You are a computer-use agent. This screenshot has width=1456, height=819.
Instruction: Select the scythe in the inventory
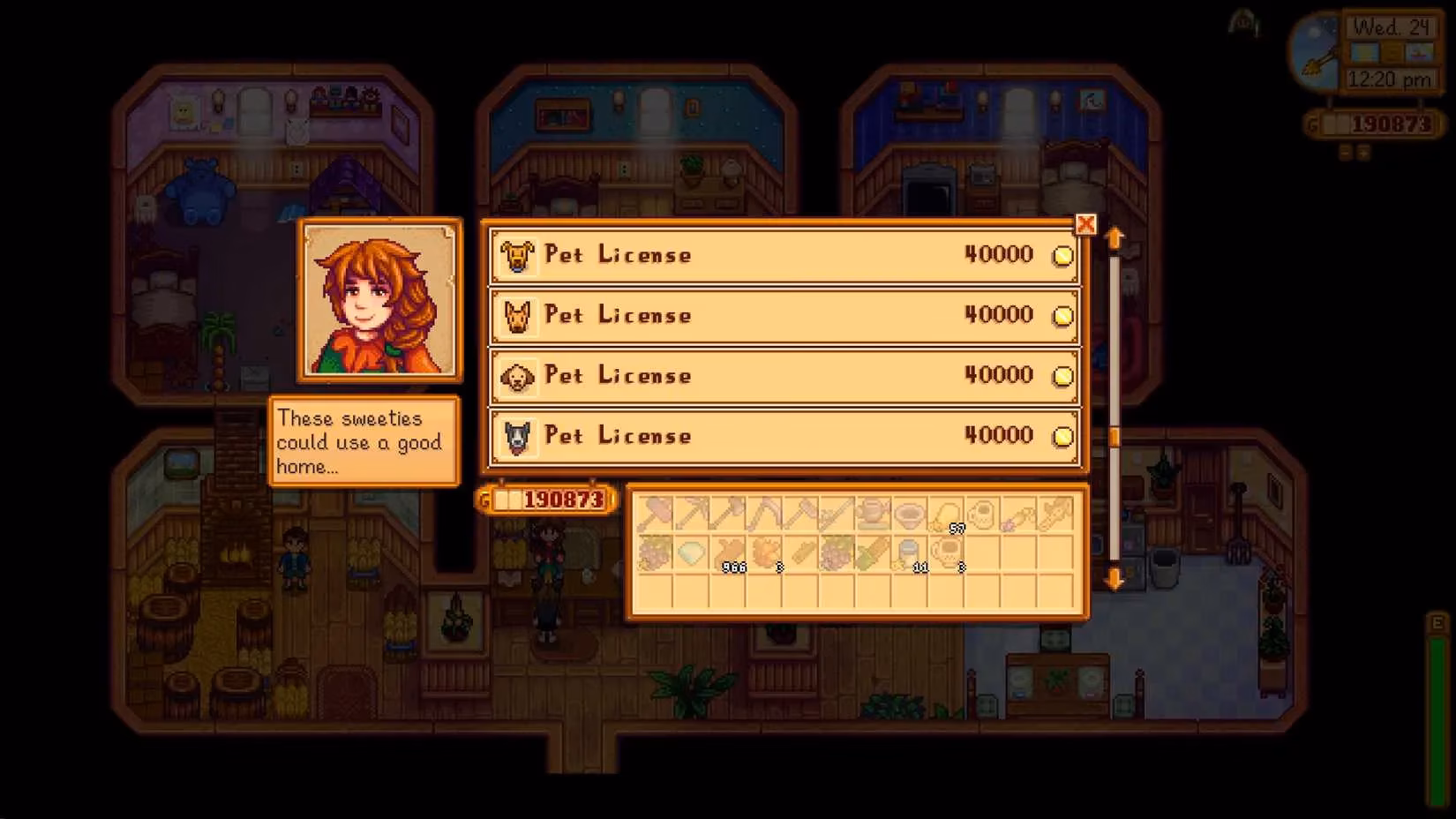click(769, 514)
